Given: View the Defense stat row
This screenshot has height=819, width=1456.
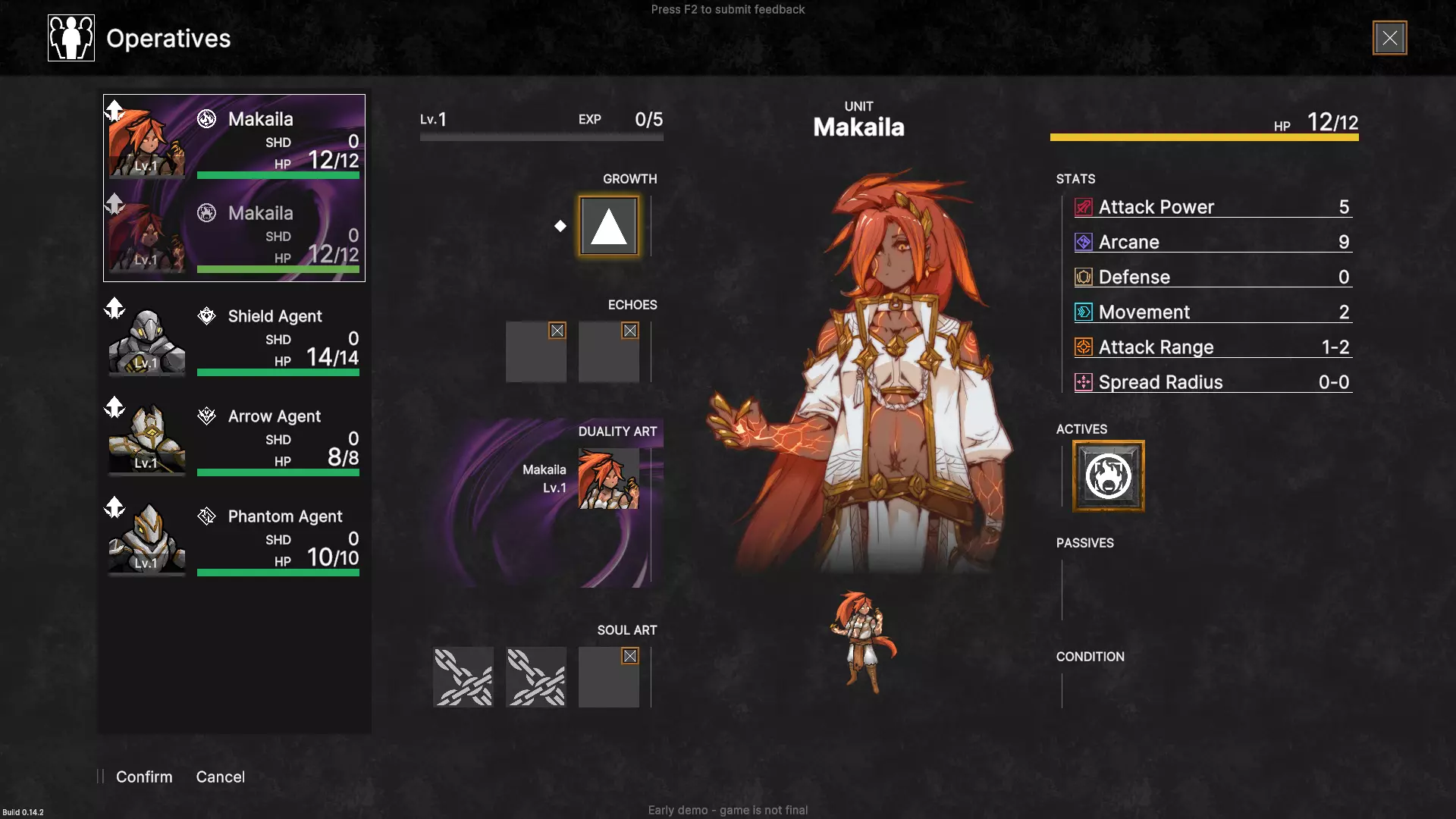Looking at the screenshot, I should coord(1212,277).
